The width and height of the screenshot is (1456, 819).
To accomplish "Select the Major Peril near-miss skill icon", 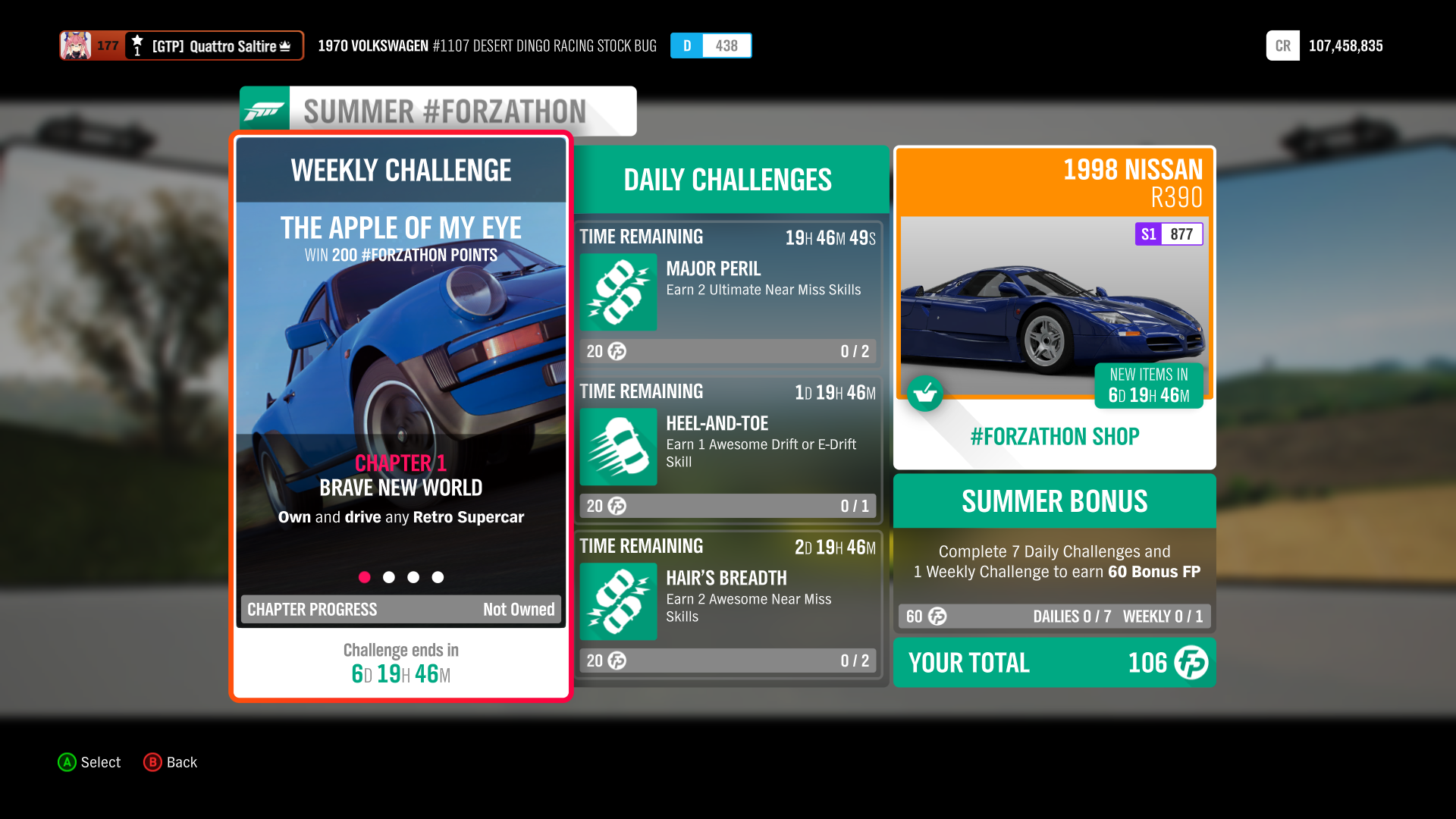I will point(617,293).
